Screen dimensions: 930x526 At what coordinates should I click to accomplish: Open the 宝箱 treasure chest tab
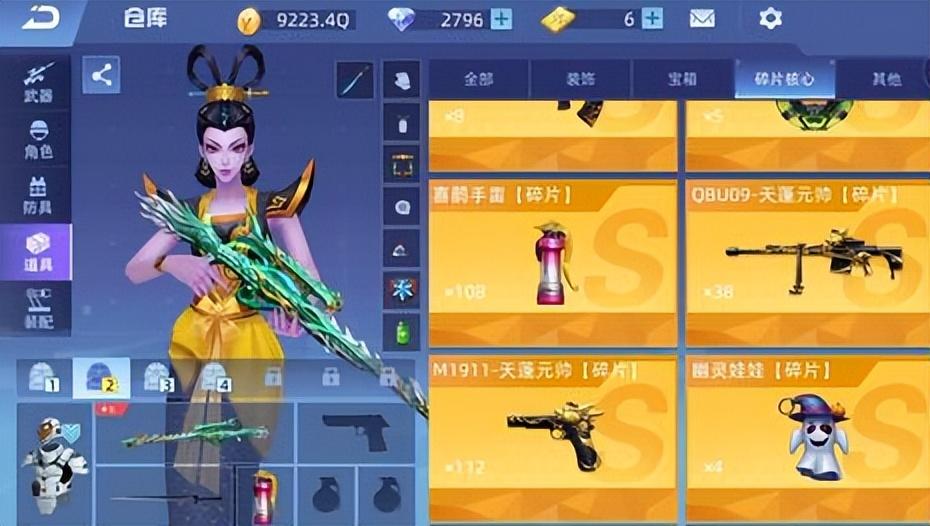(682, 79)
